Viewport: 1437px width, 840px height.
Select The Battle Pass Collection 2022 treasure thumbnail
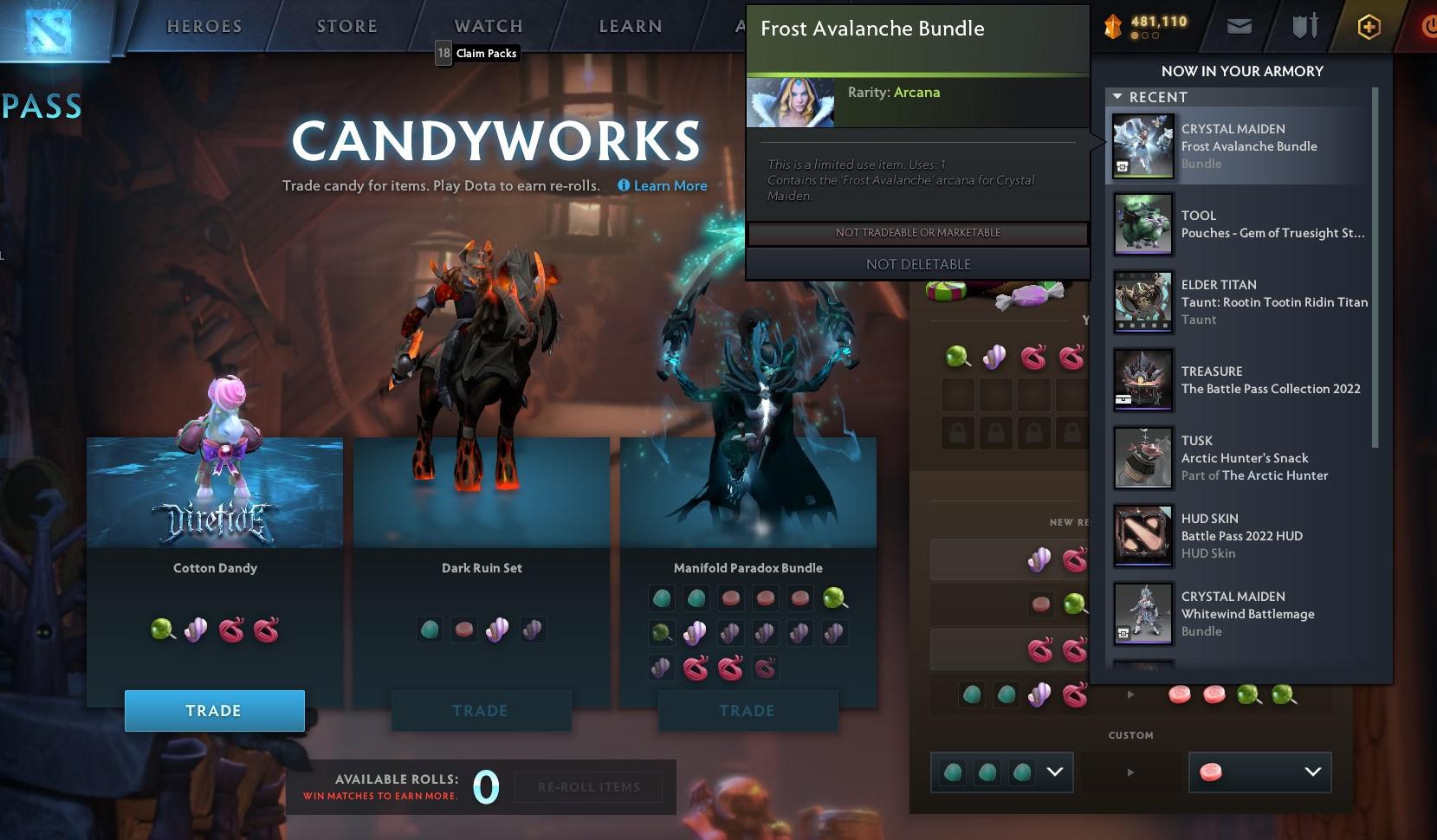pyautogui.click(x=1142, y=380)
